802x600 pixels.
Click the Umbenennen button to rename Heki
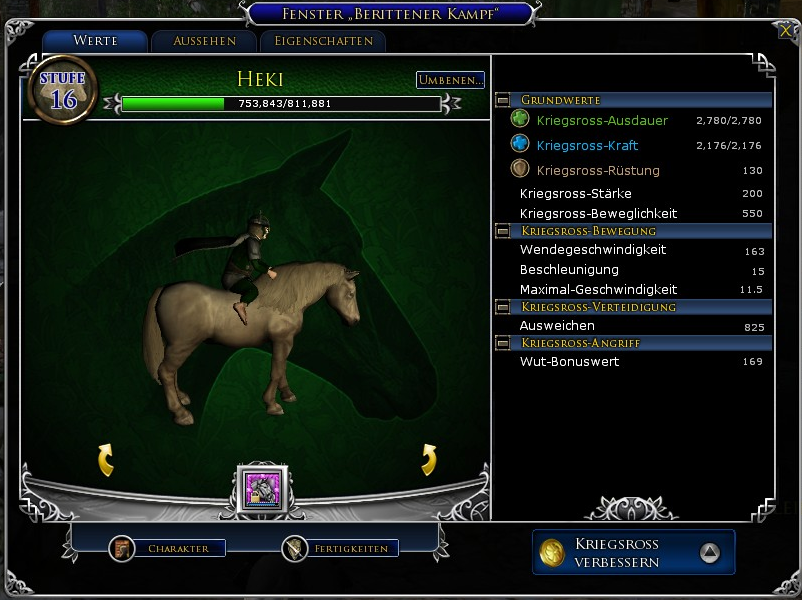click(x=450, y=80)
